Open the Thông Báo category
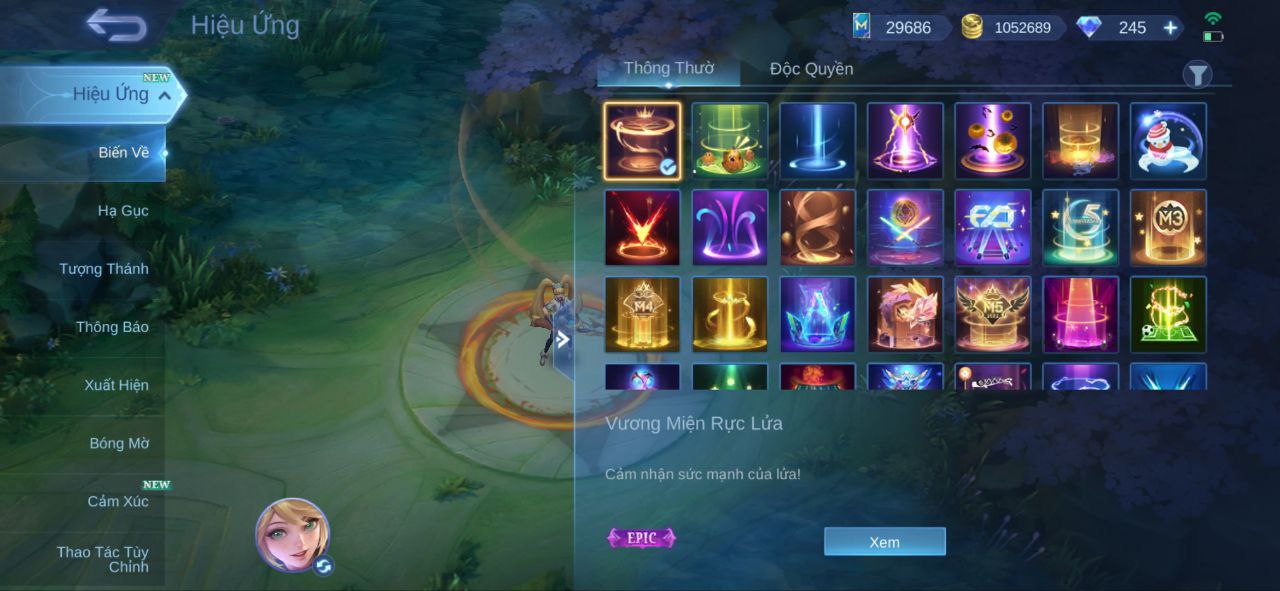1280x591 pixels. pos(112,327)
